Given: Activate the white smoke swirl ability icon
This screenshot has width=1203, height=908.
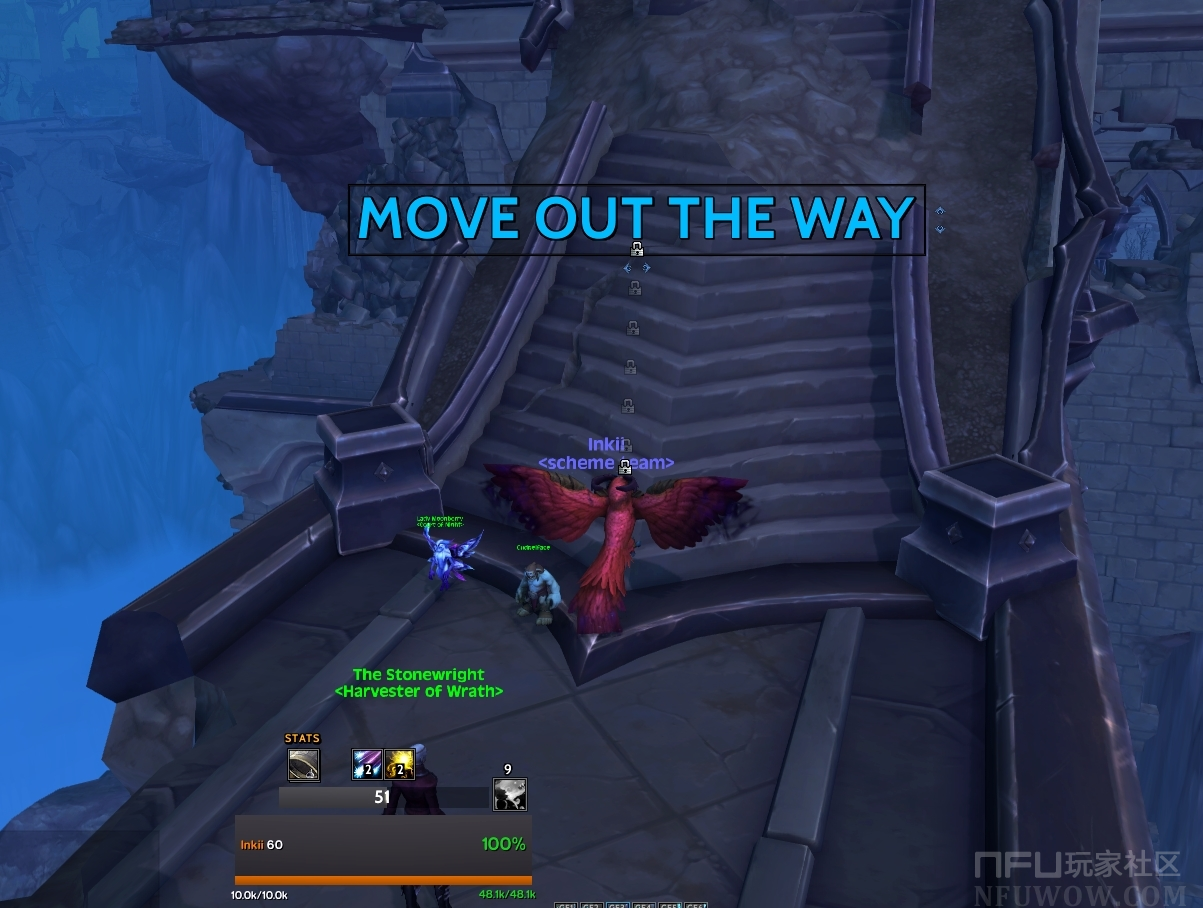Looking at the screenshot, I should pyautogui.click(x=509, y=795).
